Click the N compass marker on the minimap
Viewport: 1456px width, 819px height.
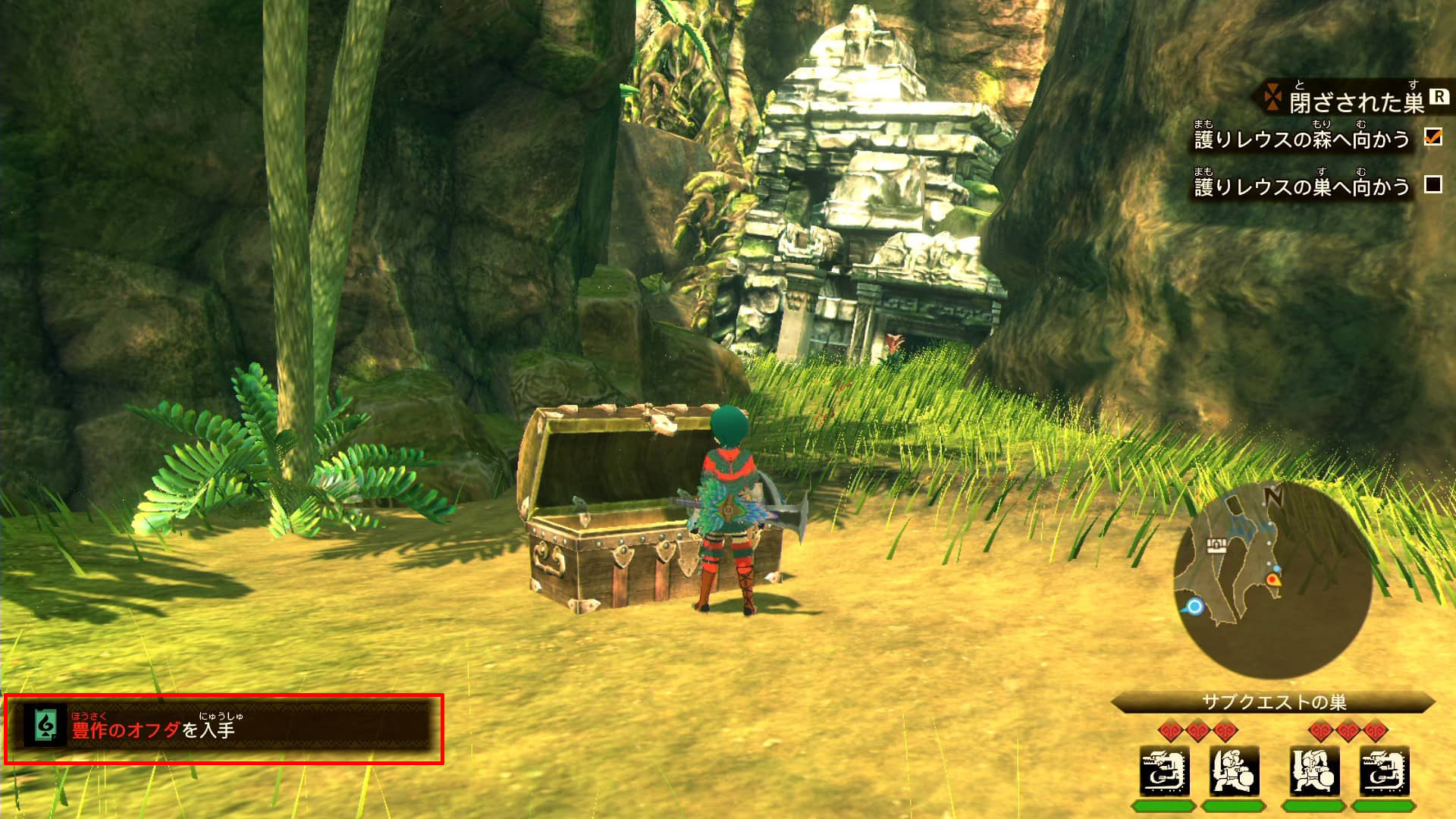(1274, 497)
